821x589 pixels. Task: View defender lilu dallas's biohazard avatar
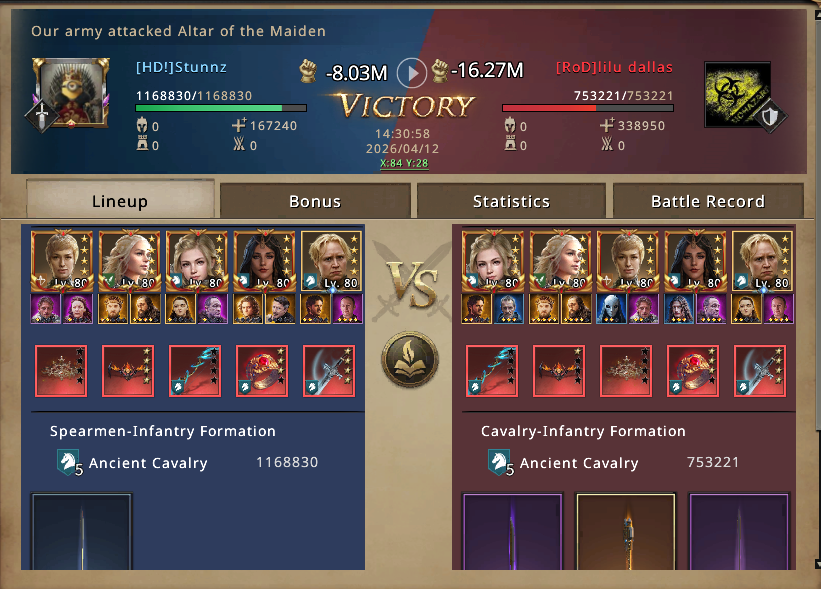click(x=737, y=94)
